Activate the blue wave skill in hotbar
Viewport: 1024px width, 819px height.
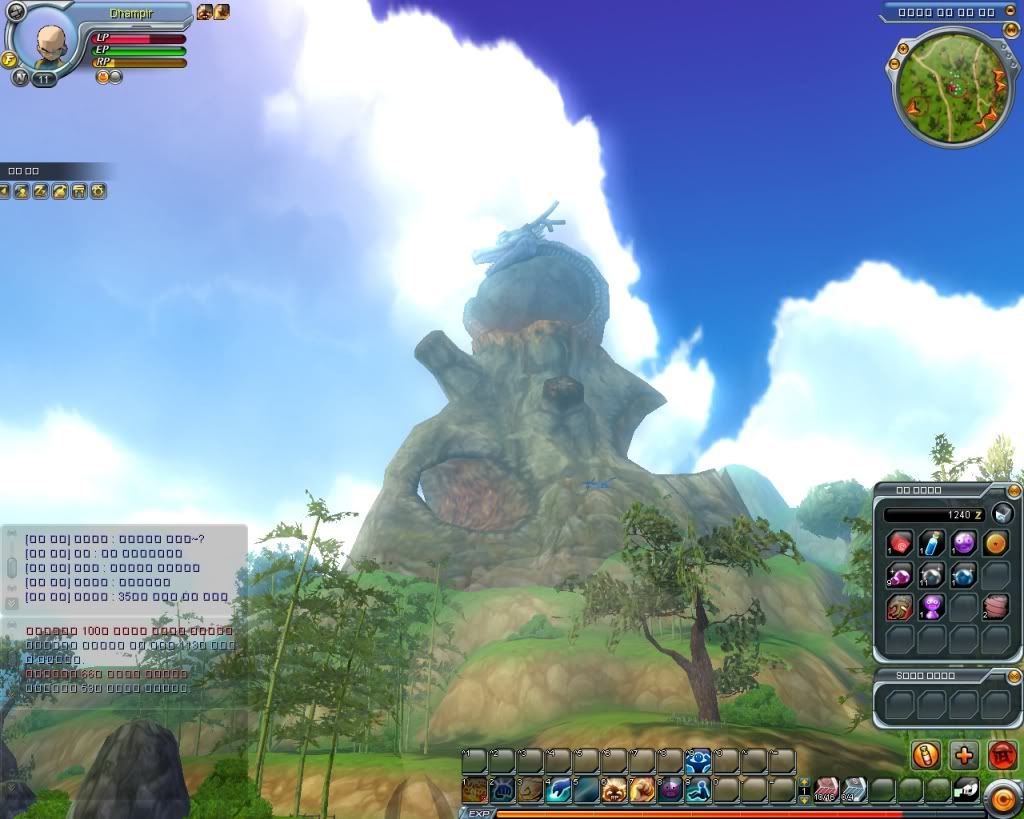[x=558, y=790]
